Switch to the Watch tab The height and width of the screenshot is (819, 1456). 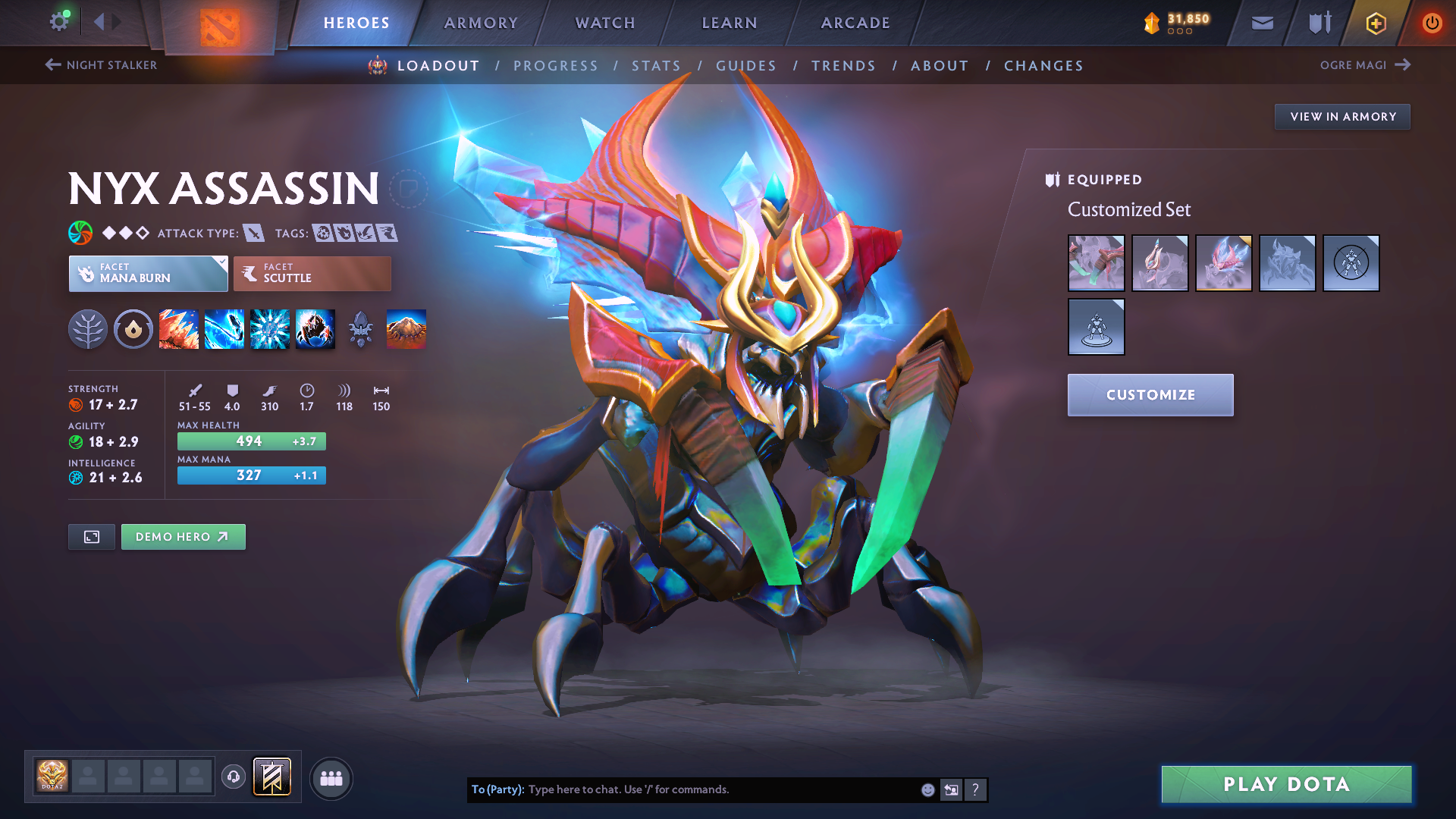tap(605, 23)
